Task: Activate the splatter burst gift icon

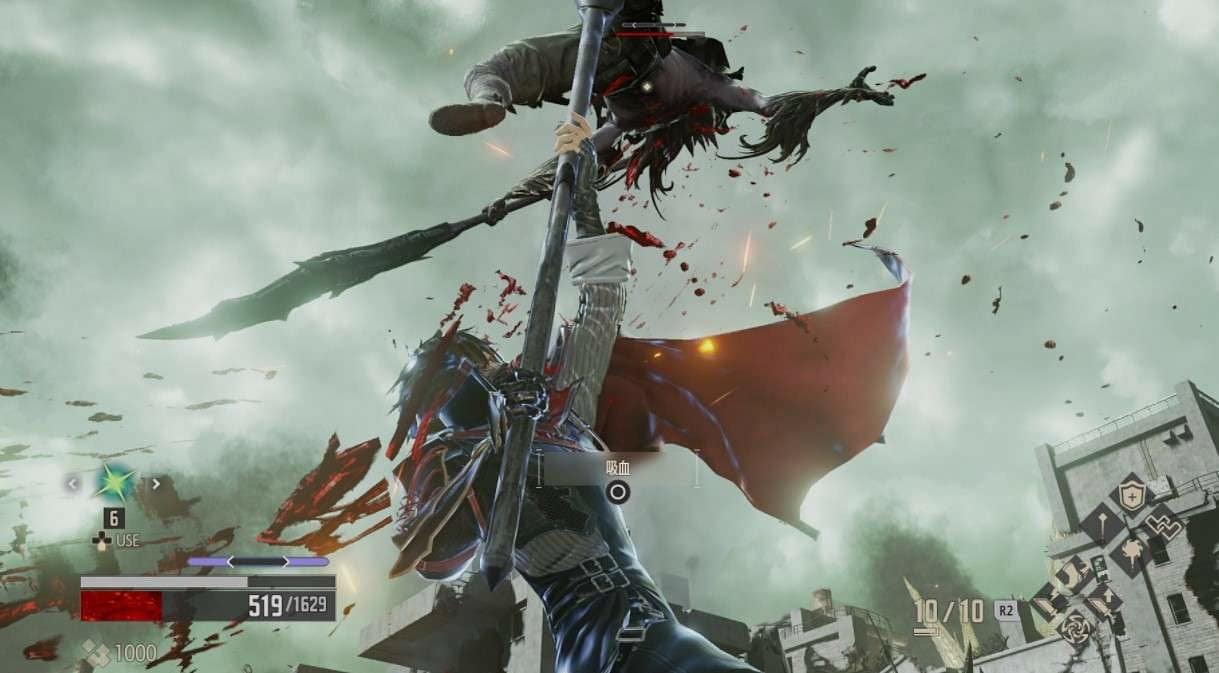Action: (x=1132, y=551)
